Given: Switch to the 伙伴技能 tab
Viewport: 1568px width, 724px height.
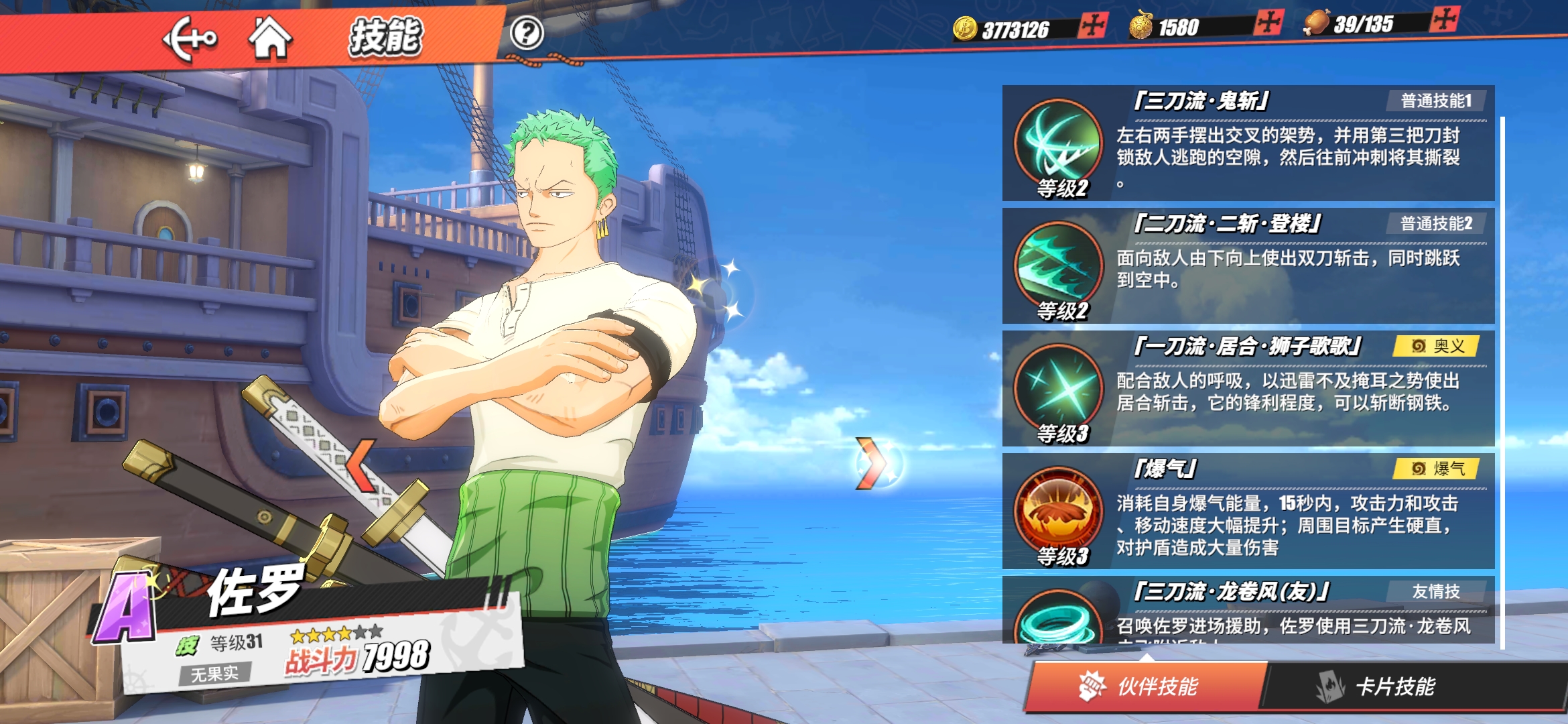Looking at the screenshot, I should pyautogui.click(x=1145, y=686).
